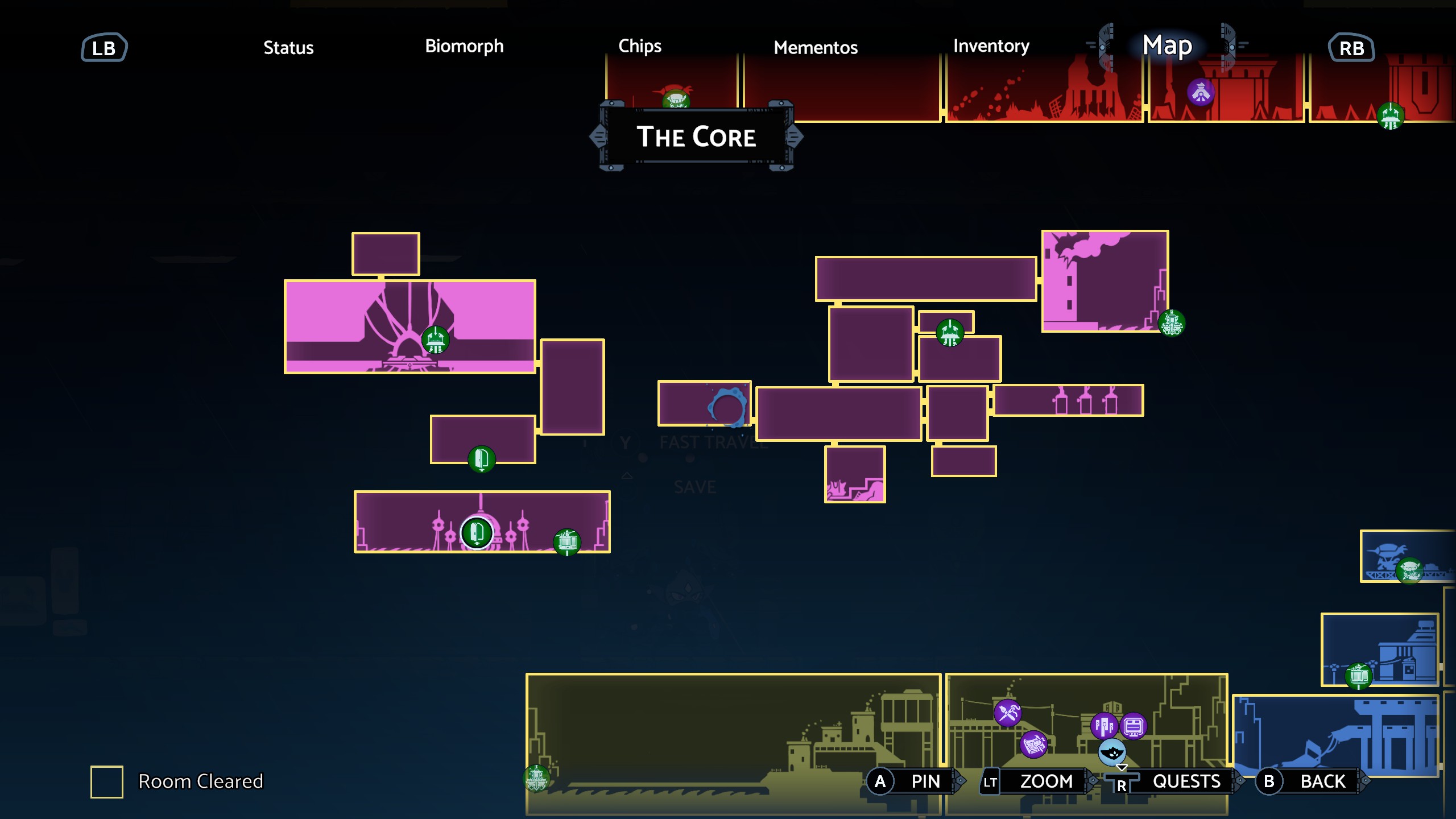Click the purple totem vendor icon near the shop

[1103, 726]
